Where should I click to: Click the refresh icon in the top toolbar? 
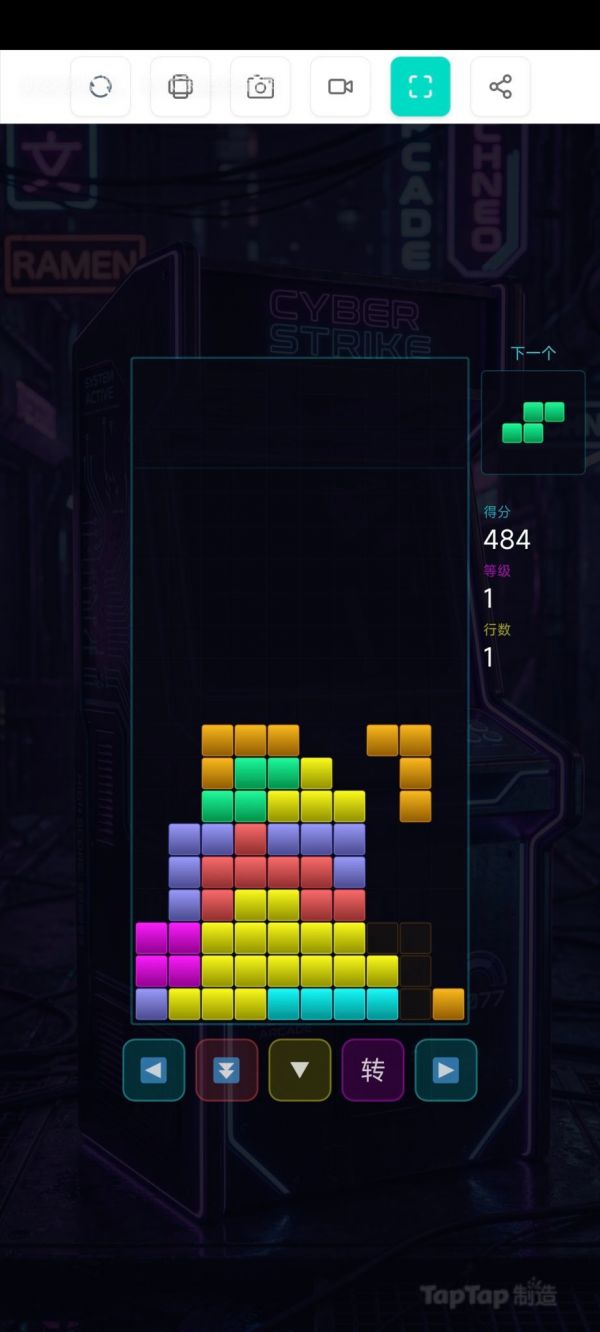coord(100,87)
